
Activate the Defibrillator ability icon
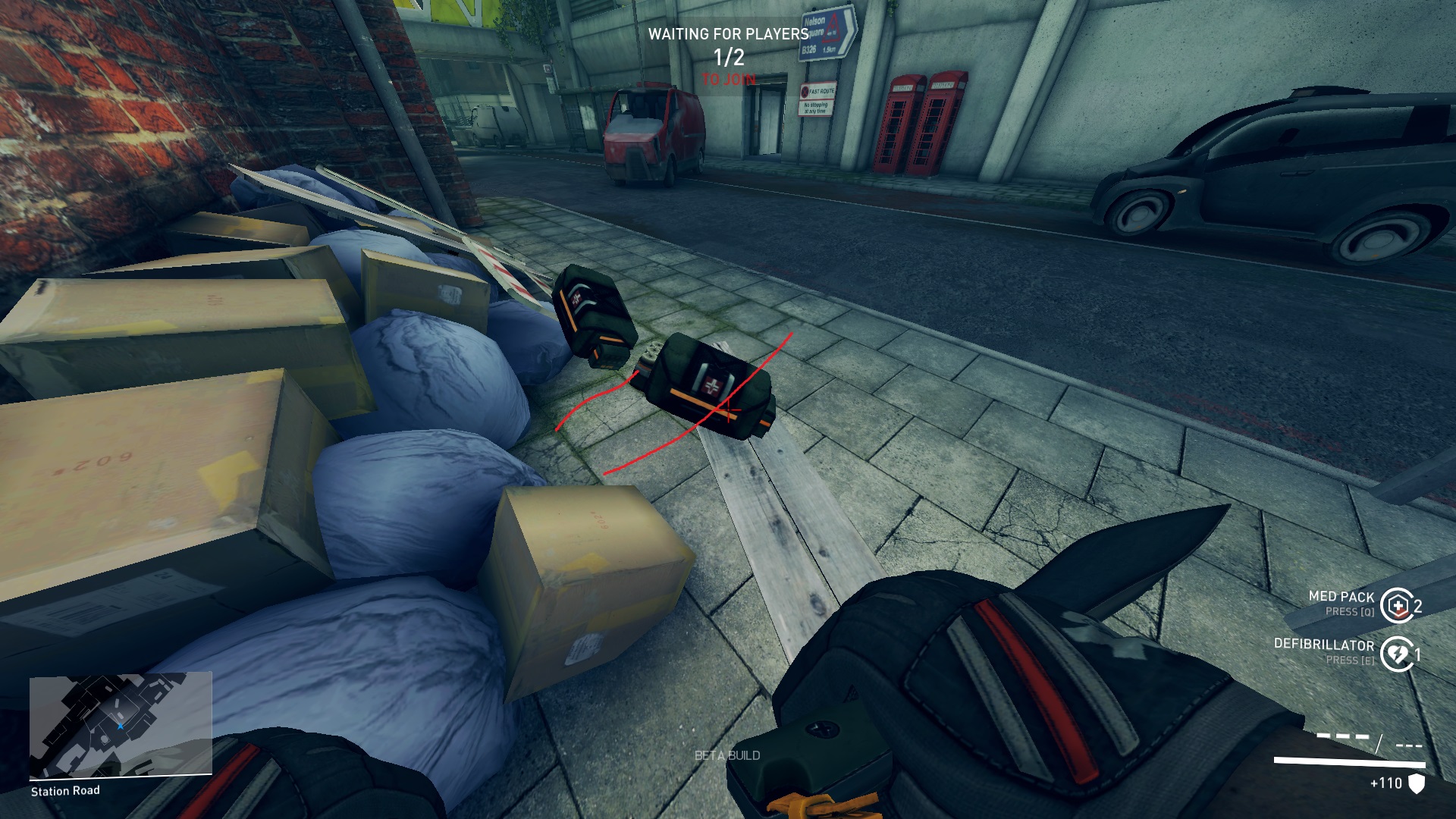[1396, 654]
